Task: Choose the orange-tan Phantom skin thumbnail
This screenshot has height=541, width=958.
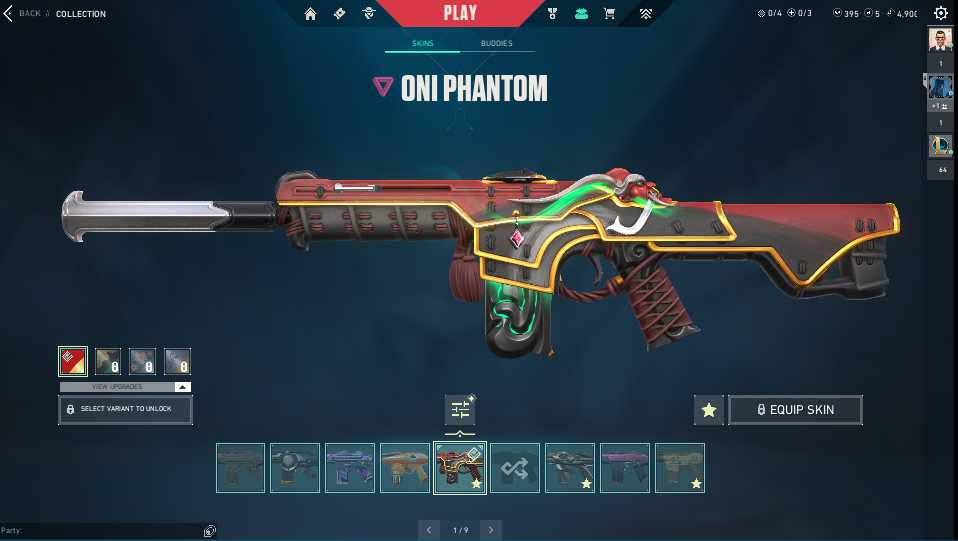Action: coord(405,468)
